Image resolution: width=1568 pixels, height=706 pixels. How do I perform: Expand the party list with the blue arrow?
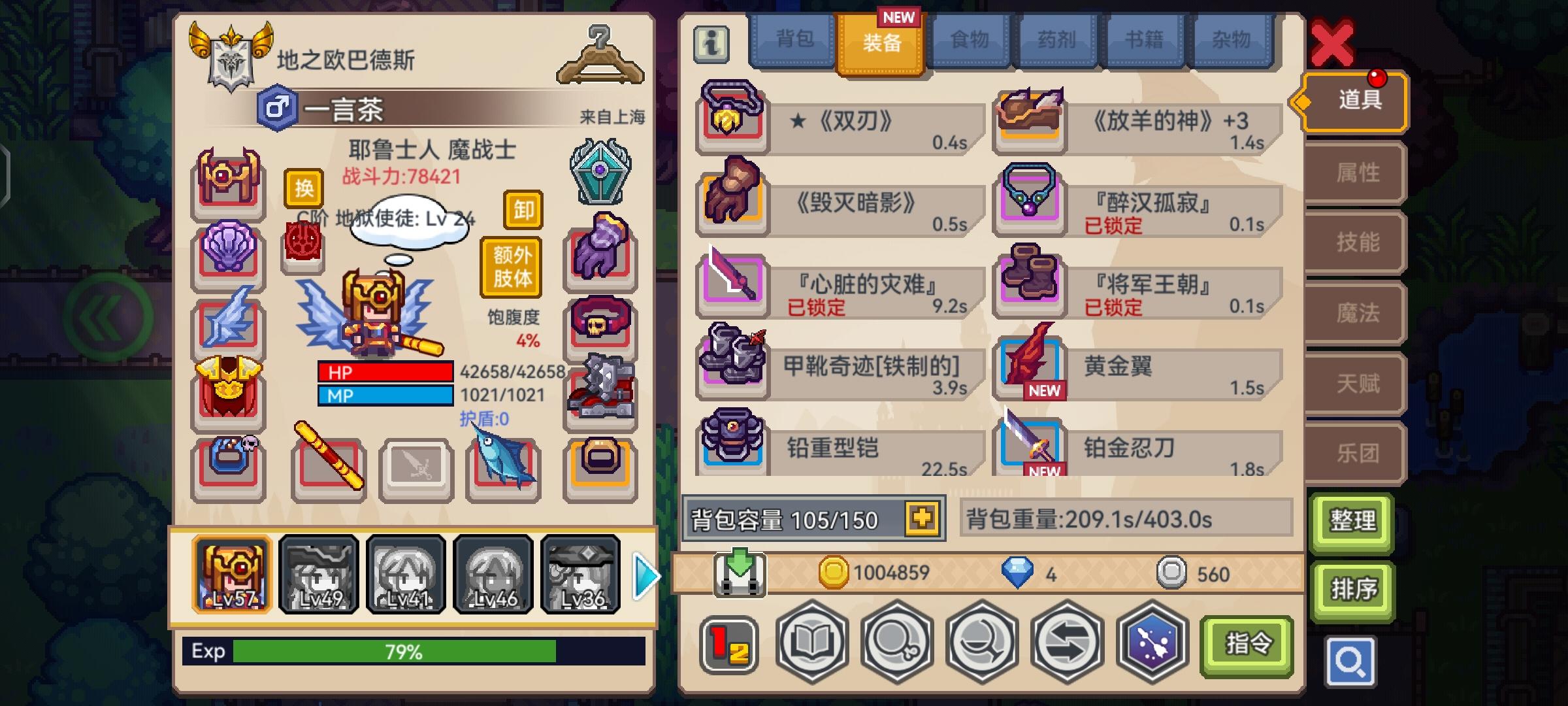tap(644, 576)
